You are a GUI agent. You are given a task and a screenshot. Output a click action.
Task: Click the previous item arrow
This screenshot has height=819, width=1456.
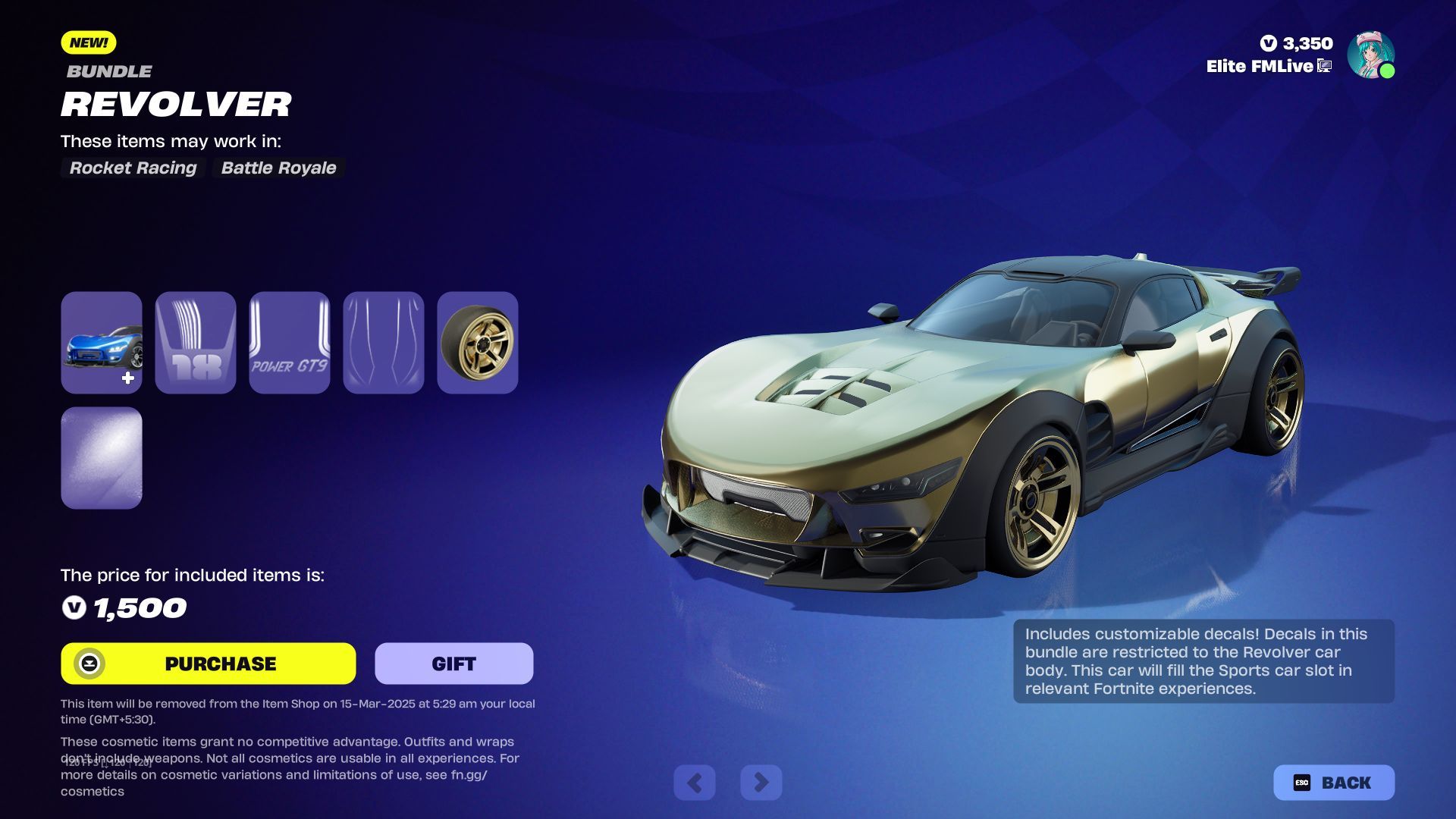[694, 782]
